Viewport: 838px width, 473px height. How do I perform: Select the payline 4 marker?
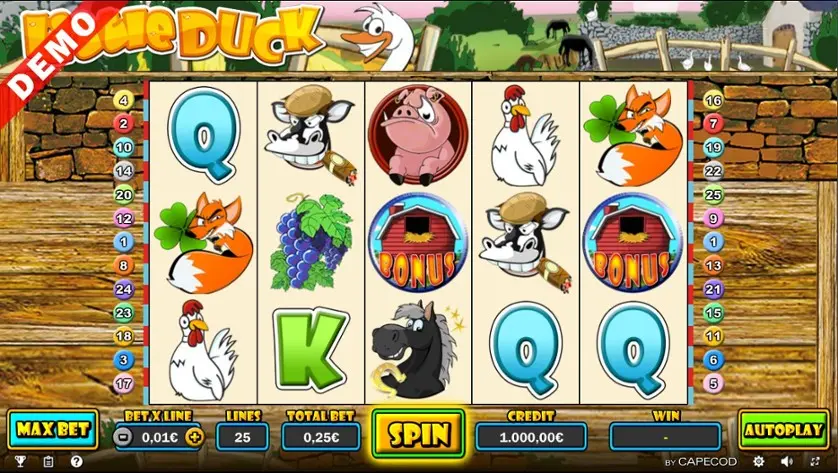click(x=124, y=101)
